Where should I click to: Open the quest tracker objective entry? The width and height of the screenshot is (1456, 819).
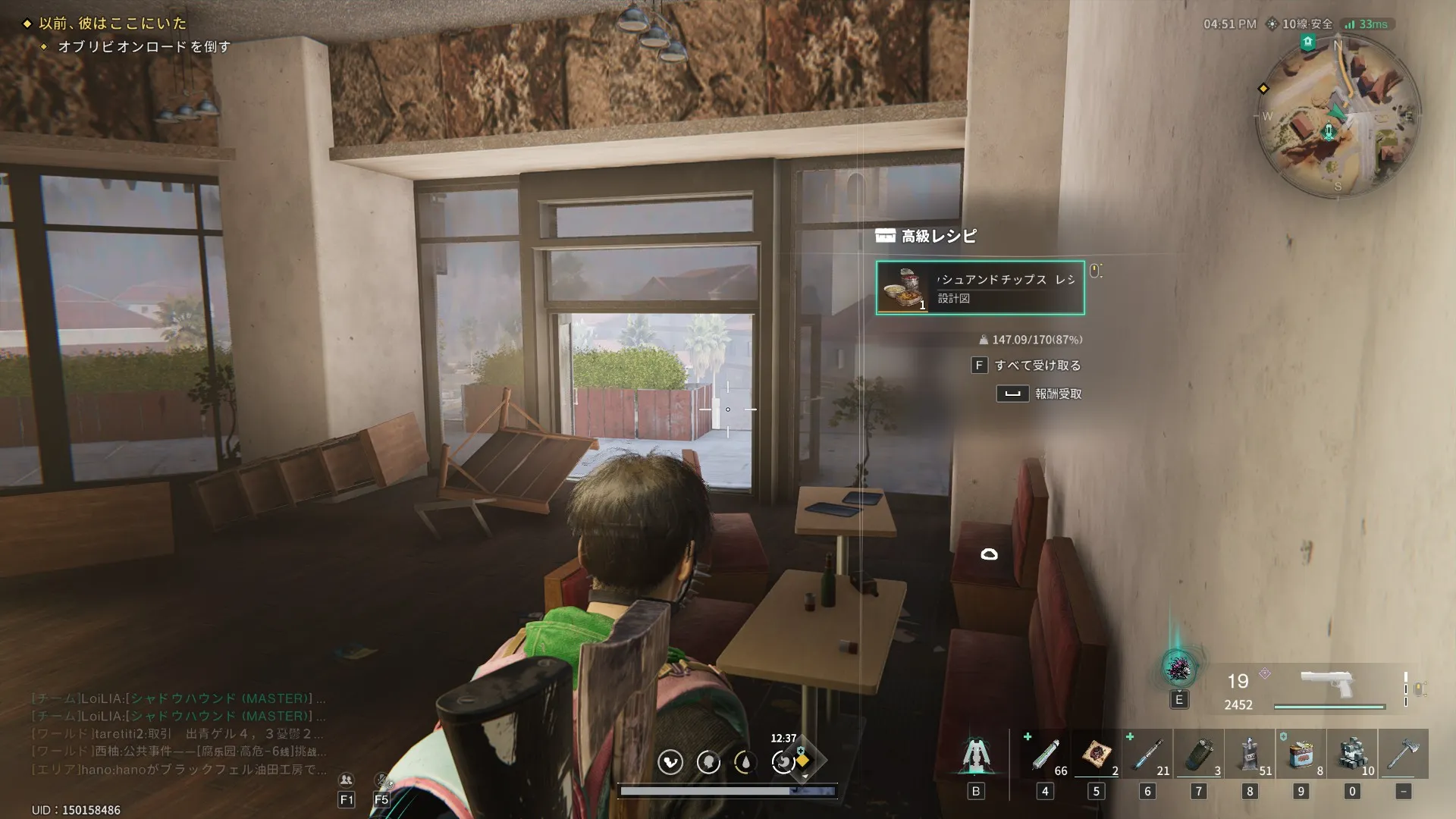pos(144,47)
